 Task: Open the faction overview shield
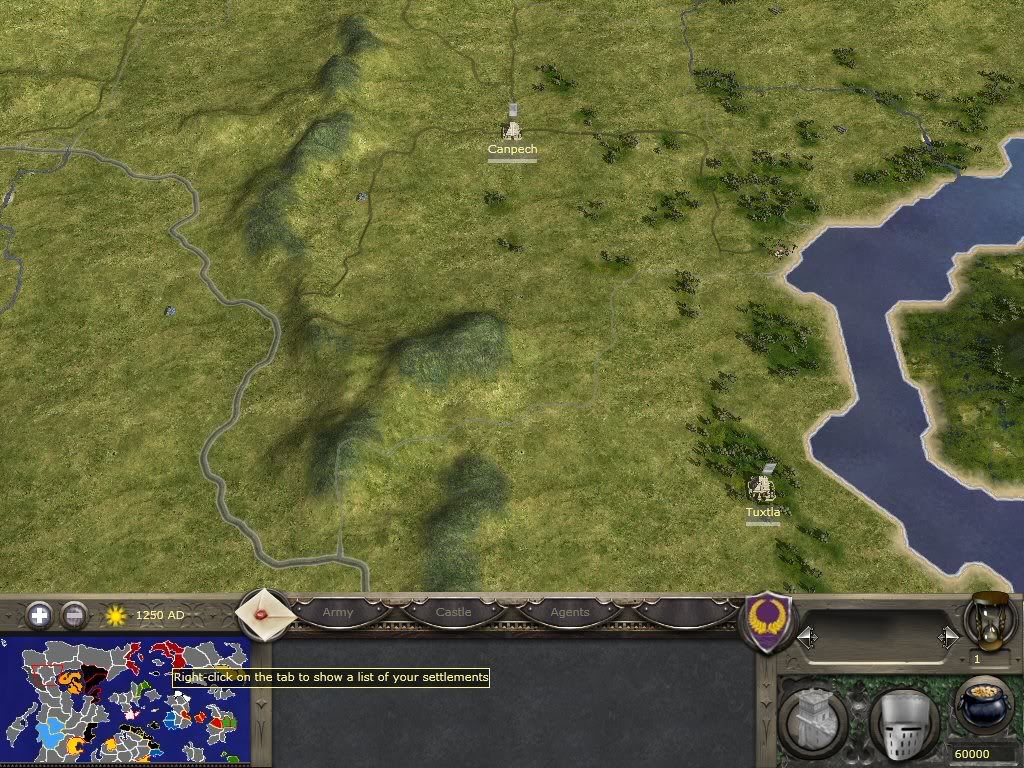[769, 621]
